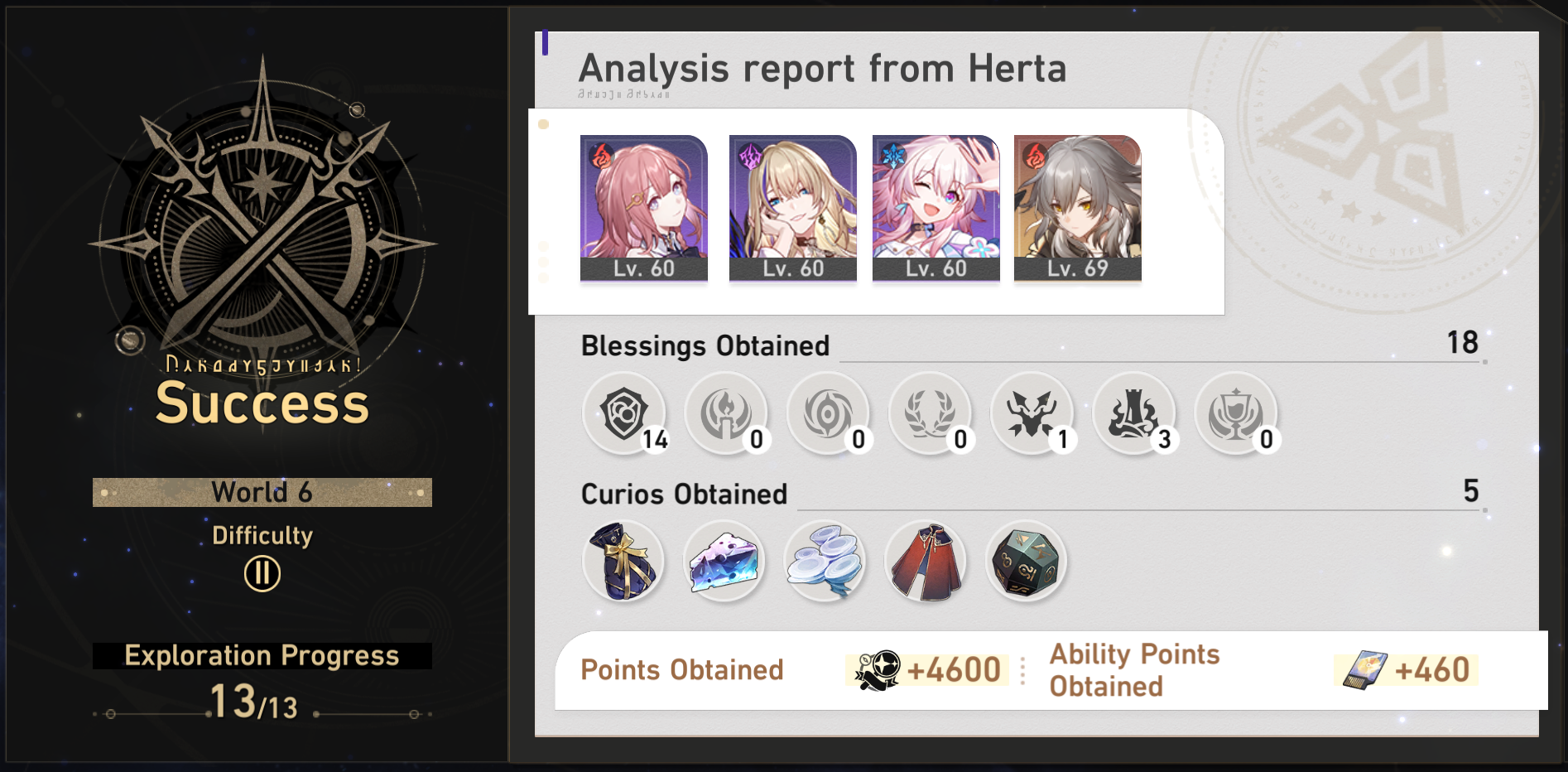Screen dimensions: 1568x772
Task: View the Lv. 69 Trailblazer portrait
Action: click(x=1076, y=205)
